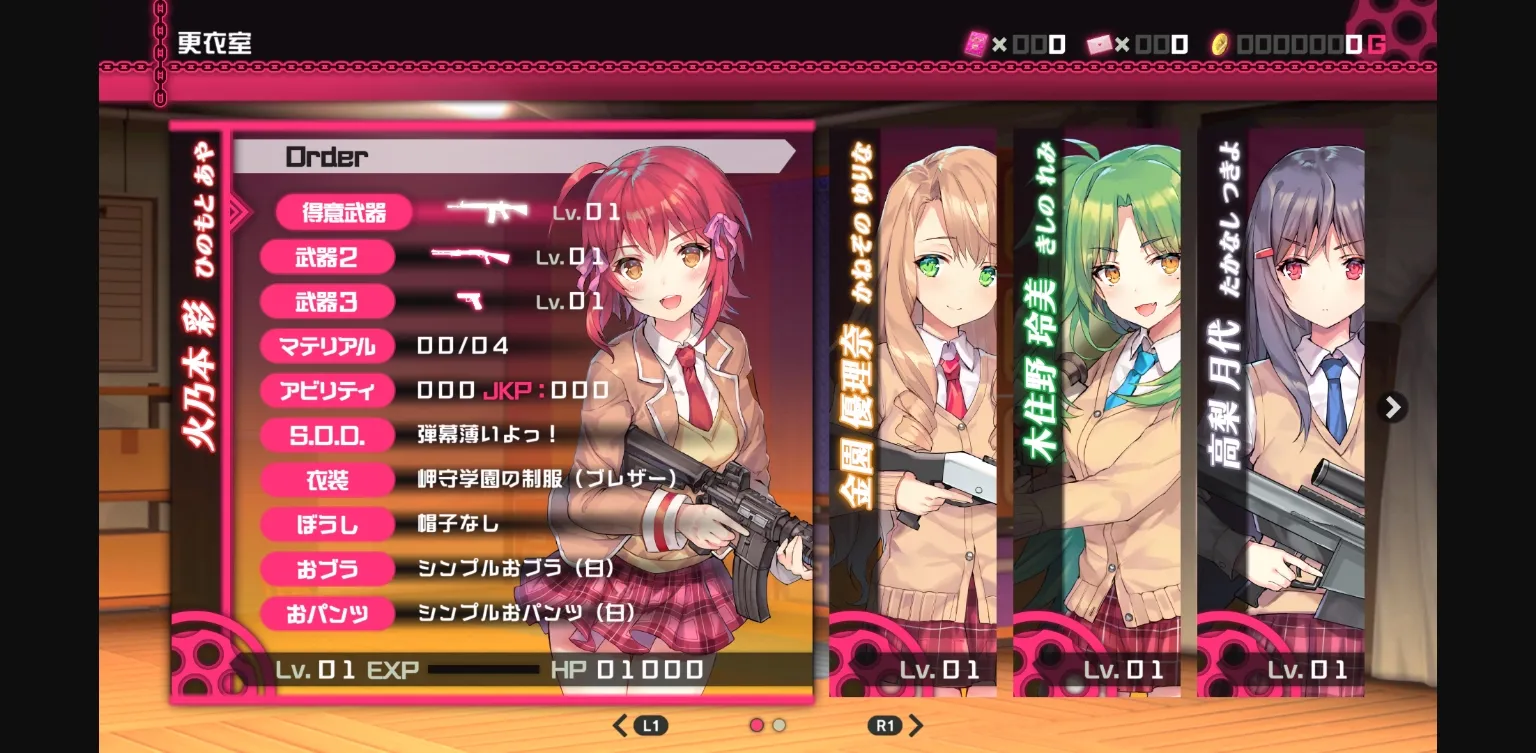The height and width of the screenshot is (753, 1536).
Task: Click the right edge arrow to show more characters
Action: pyautogui.click(x=1392, y=407)
